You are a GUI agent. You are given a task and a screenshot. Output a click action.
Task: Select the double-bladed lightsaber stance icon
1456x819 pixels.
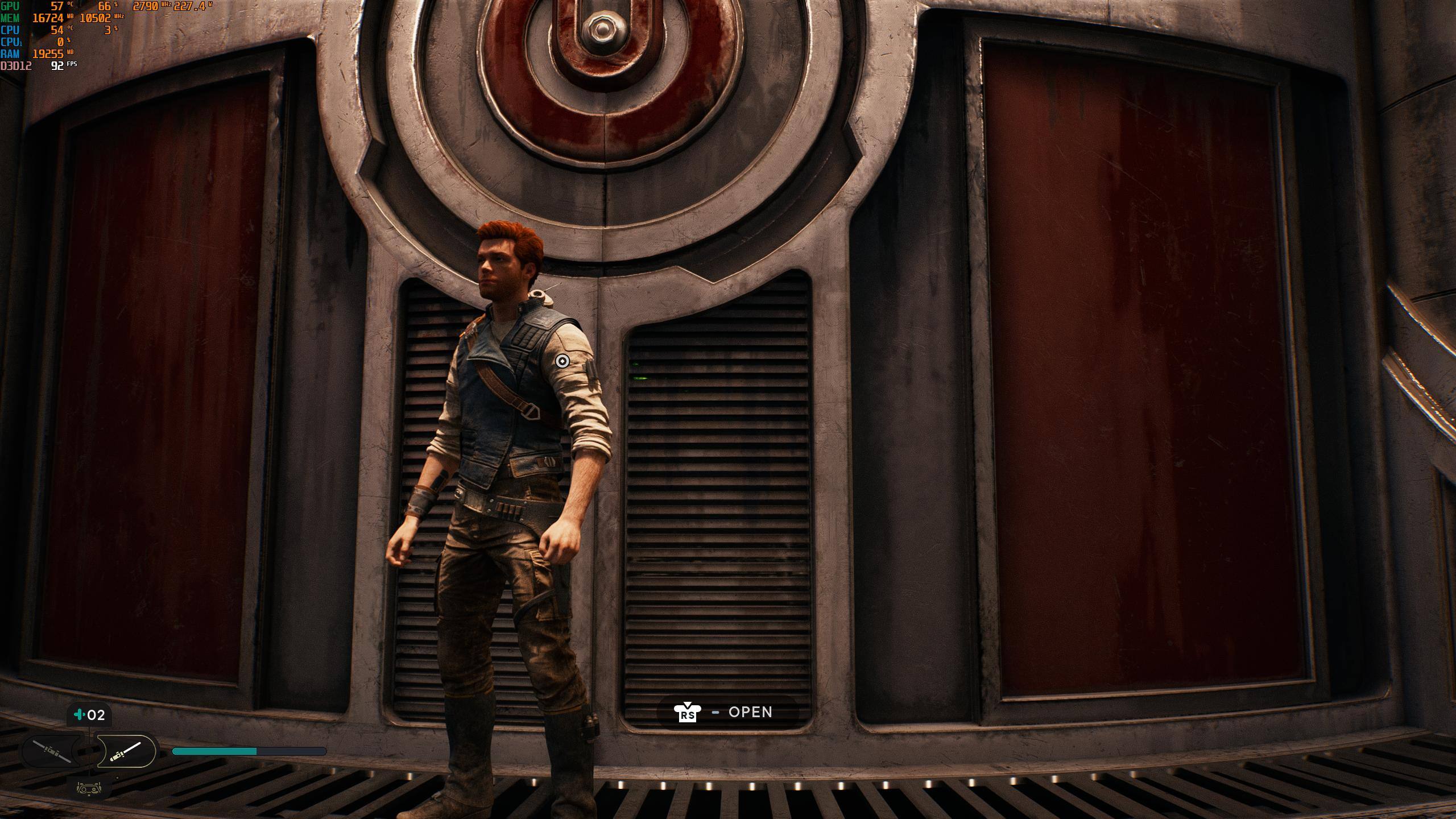tap(52, 751)
